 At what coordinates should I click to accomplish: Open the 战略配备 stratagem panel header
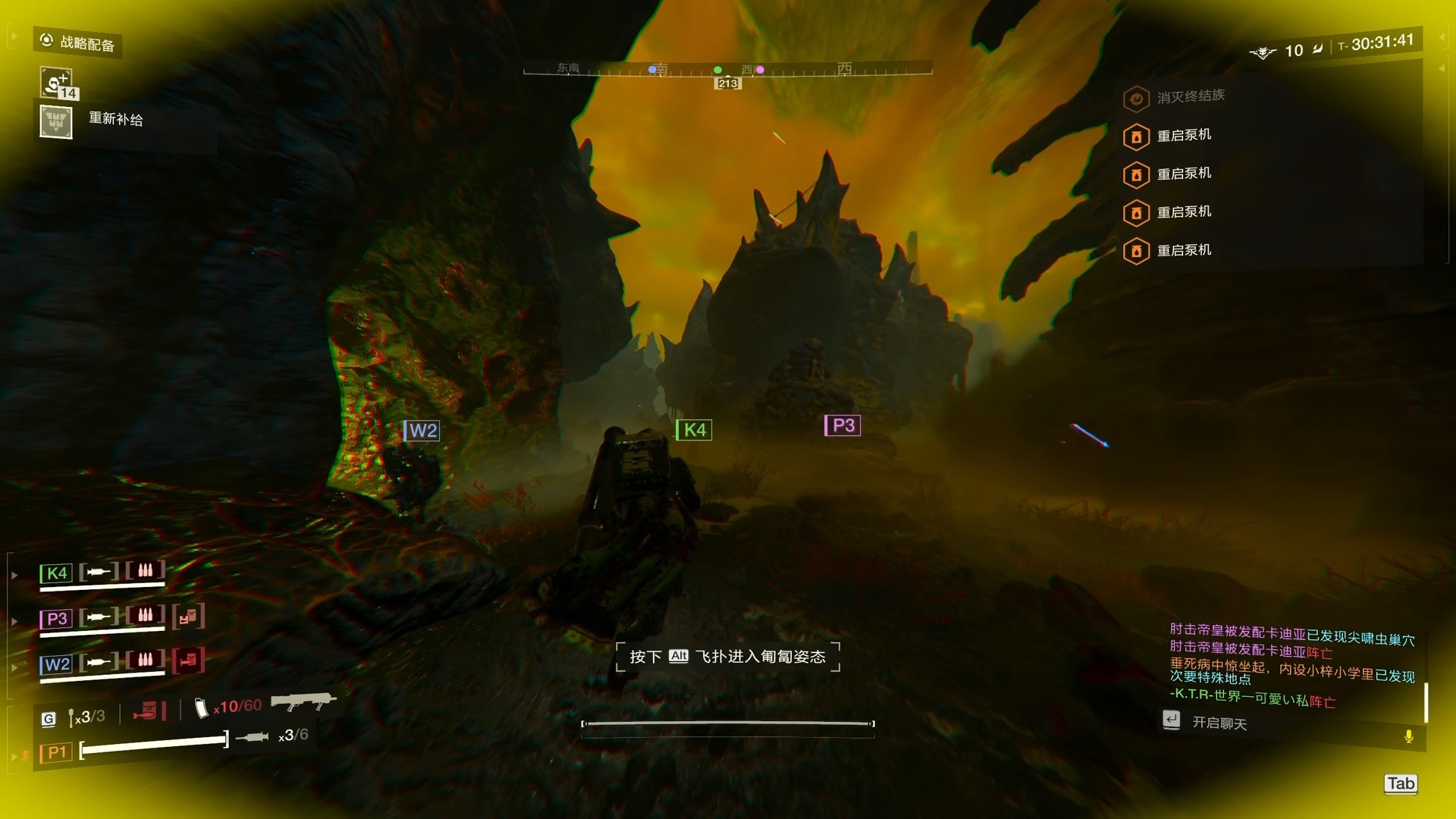pos(79,42)
